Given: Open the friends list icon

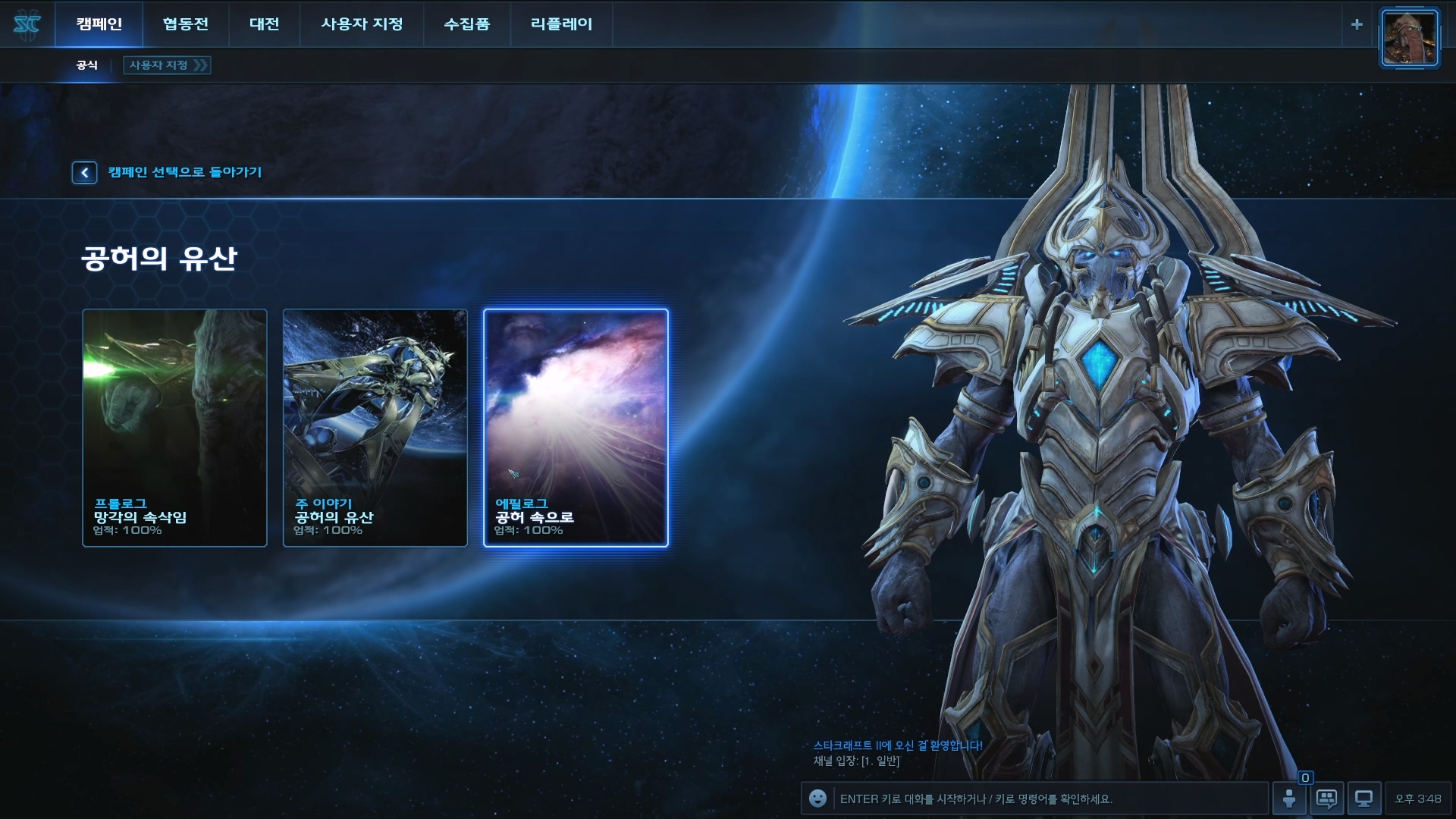Looking at the screenshot, I should (x=1289, y=799).
